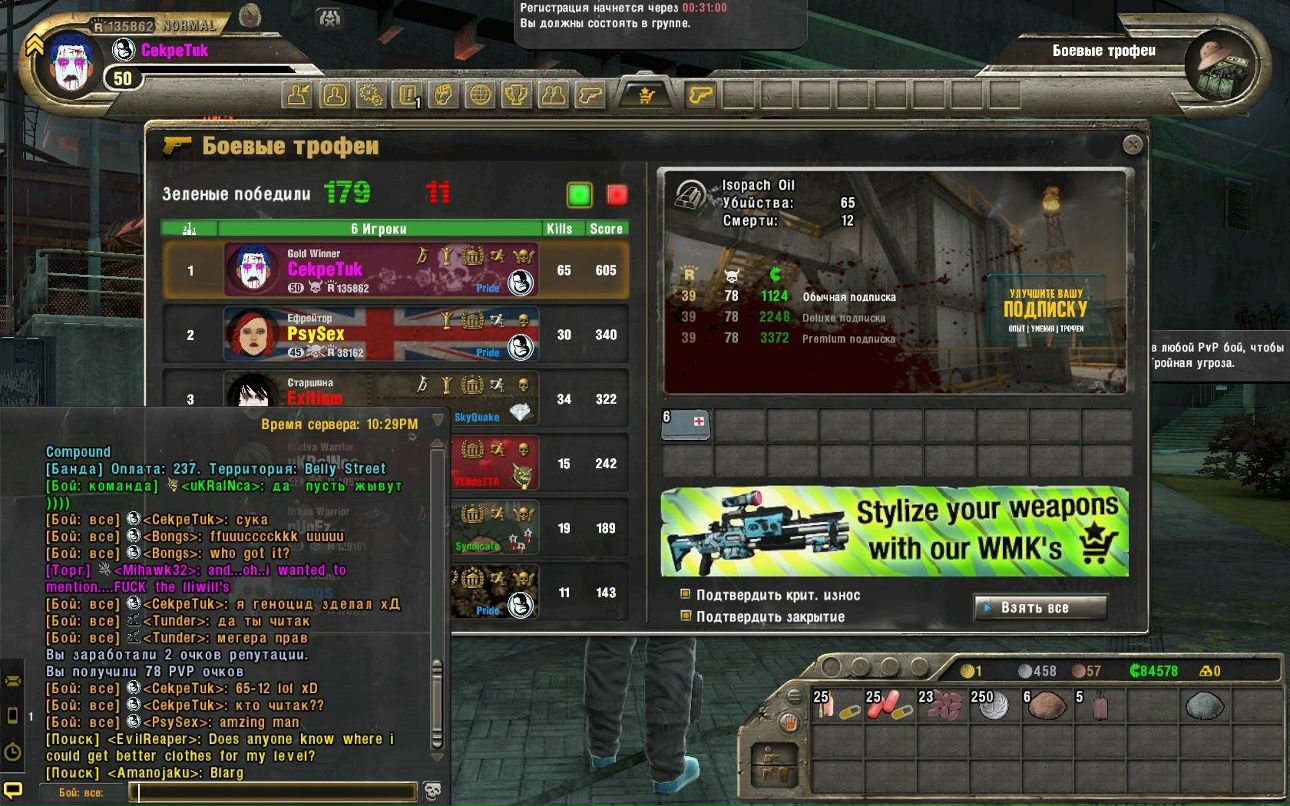The image size is (1290, 806).
Task: Select CekpeTuk's row in the scoreboard
Action: pyautogui.click(x=396, y=270)
